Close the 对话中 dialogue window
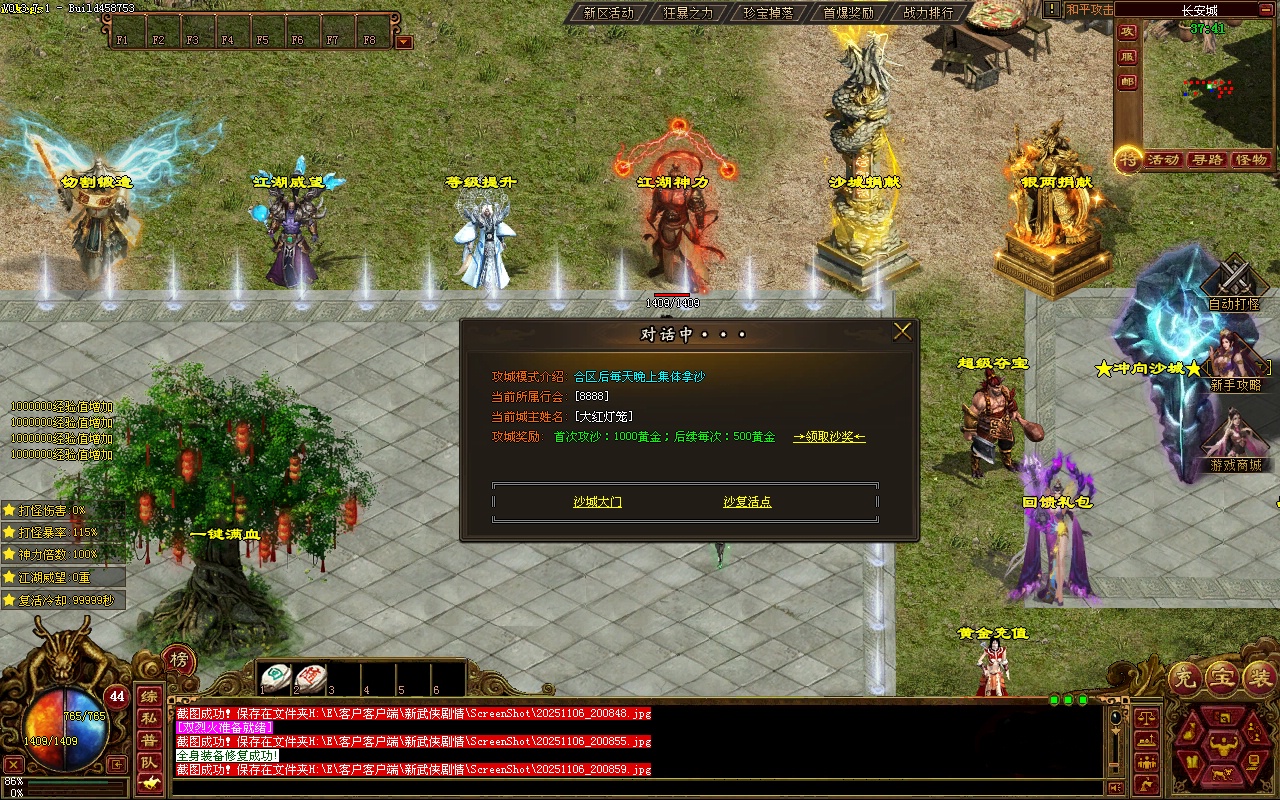This screenshot has height=800, width=1280. (x=902, y=332)
